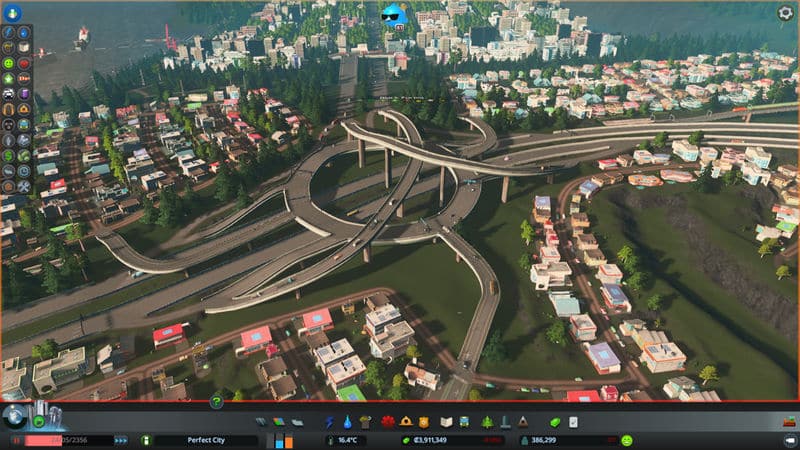Open the Fire Department menu
Screen dimensions: 800x450
[x=404, y=422]
